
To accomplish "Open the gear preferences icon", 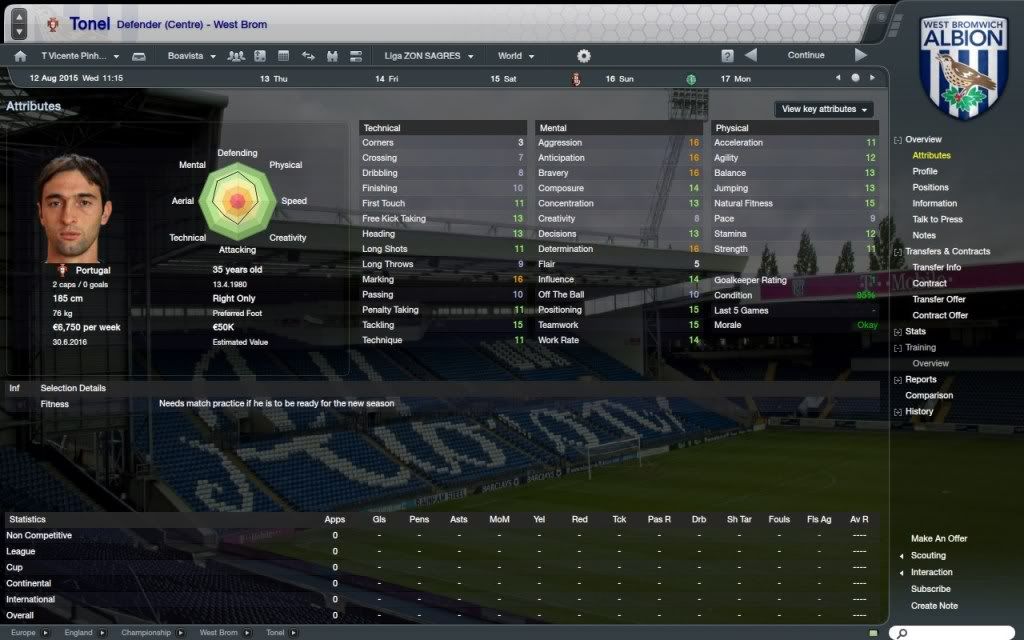I will (x=584, y=56).
